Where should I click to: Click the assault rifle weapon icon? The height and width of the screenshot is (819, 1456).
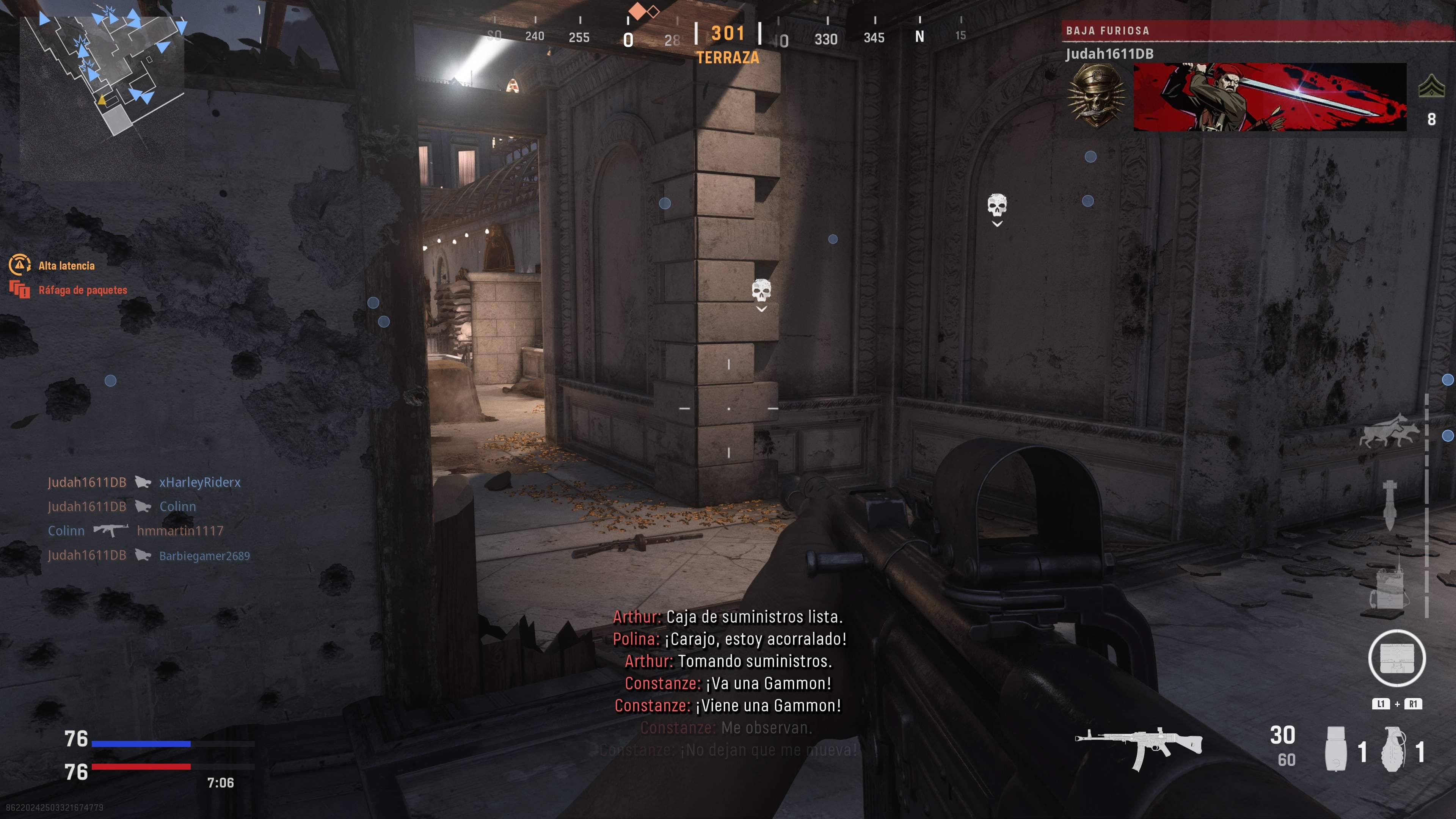pos(1138,747)
